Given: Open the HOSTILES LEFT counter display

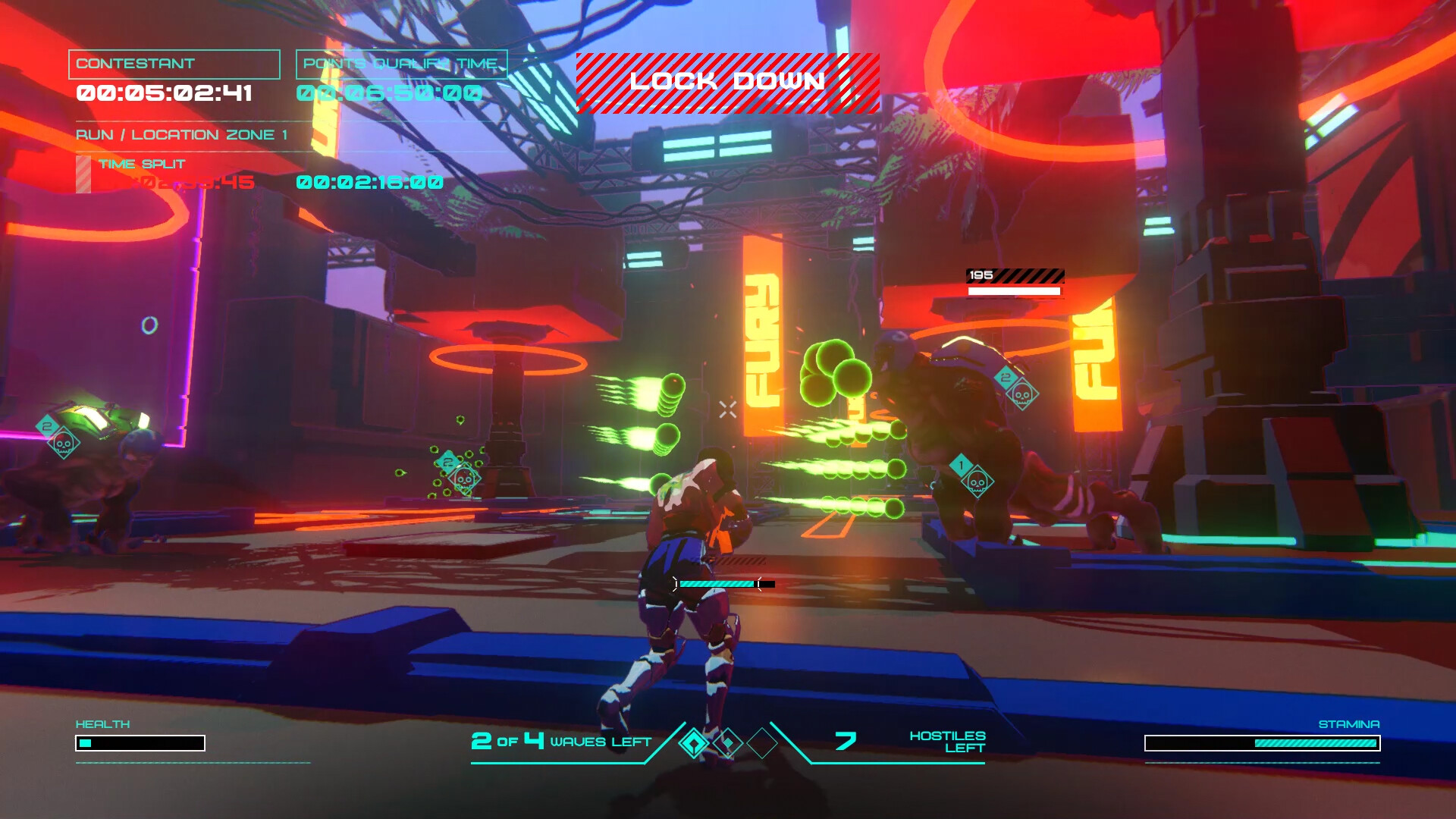Looking at the screenshot, I should pos(946,742).
